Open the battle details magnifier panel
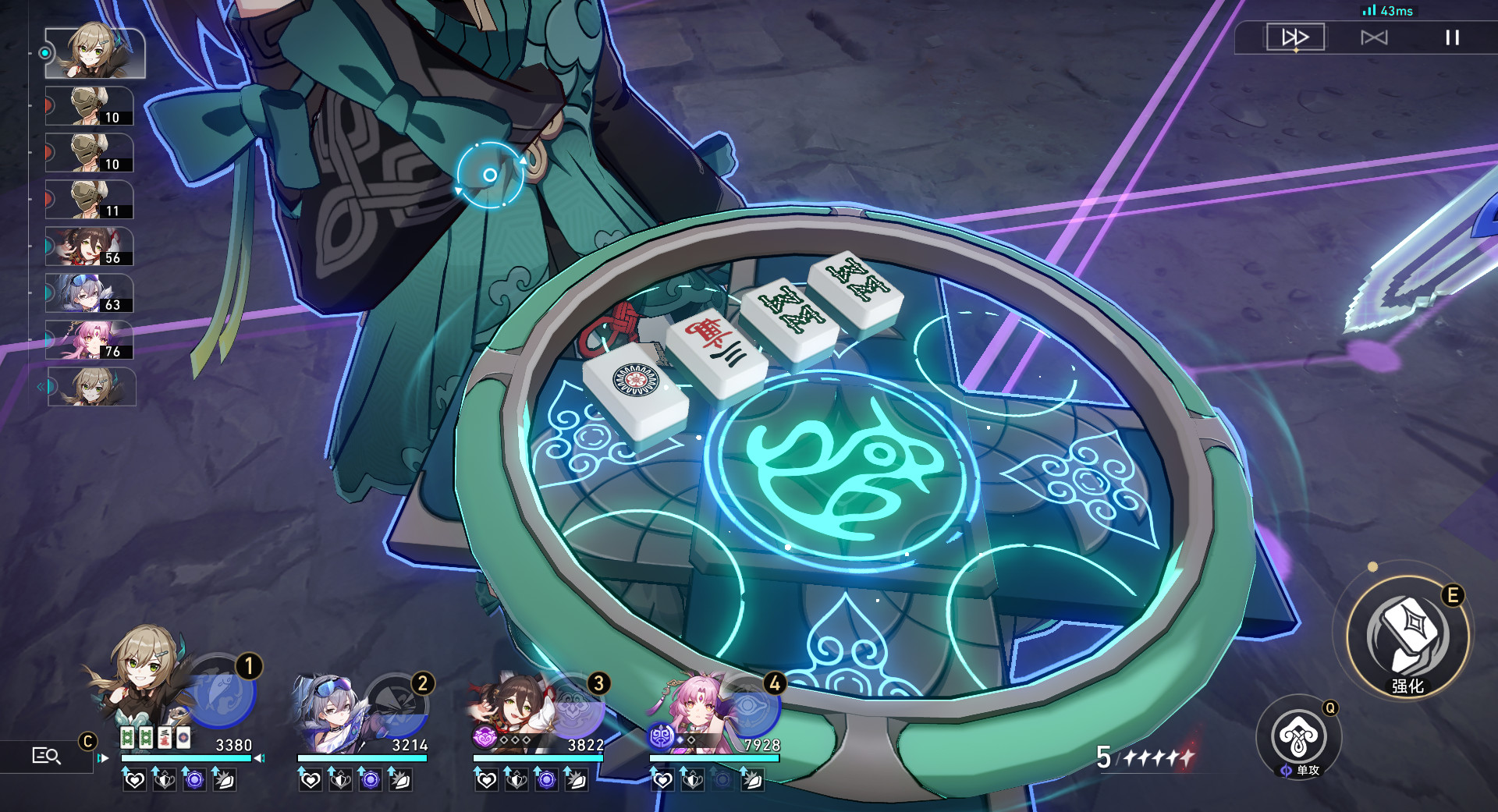The height and width of the screenshot is (812, 1498). tap(47, 755)
